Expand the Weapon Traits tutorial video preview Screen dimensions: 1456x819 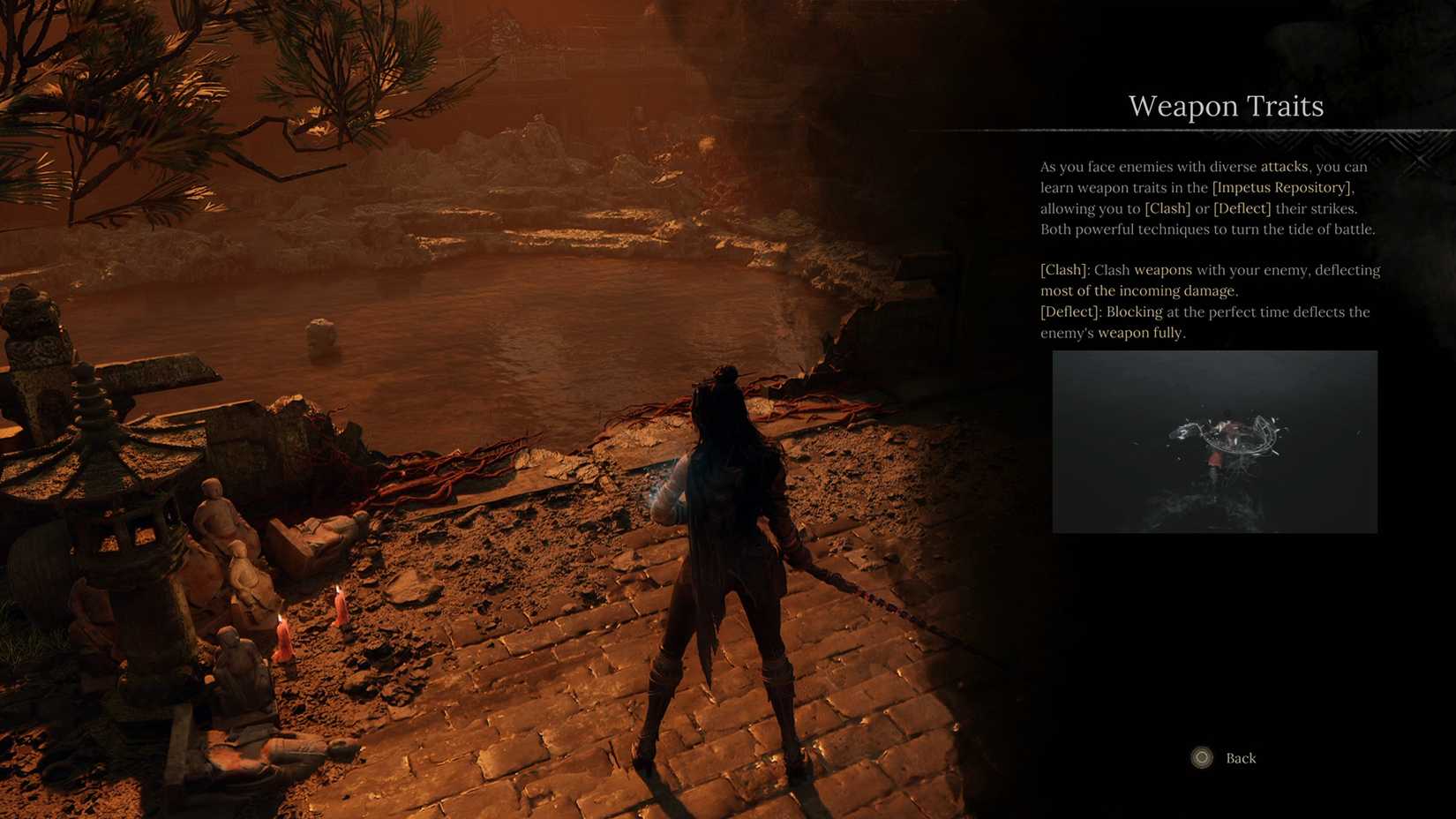pos(1215,441)
